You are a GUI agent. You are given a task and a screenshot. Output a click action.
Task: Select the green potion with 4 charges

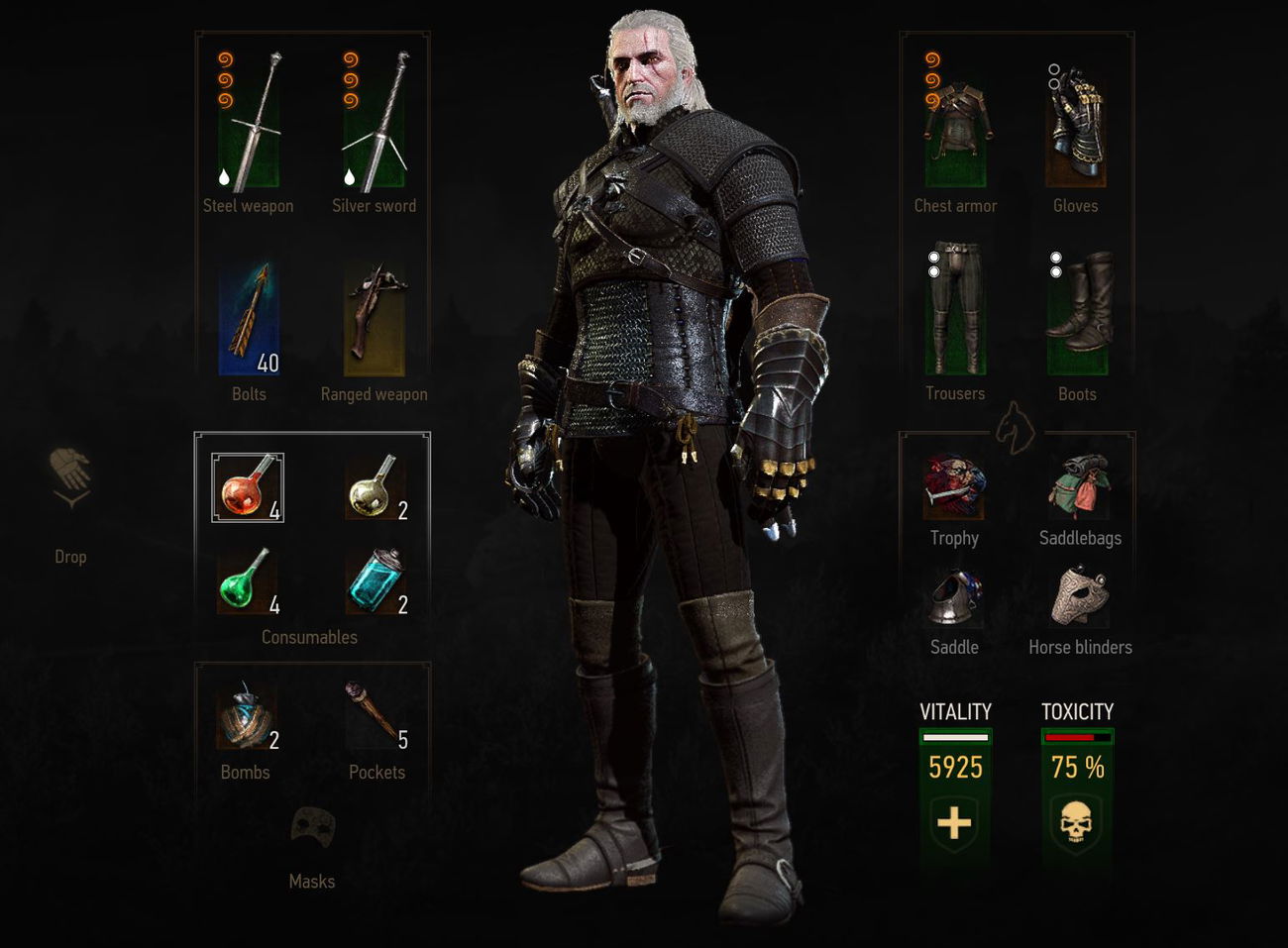[x=247, y=582]
